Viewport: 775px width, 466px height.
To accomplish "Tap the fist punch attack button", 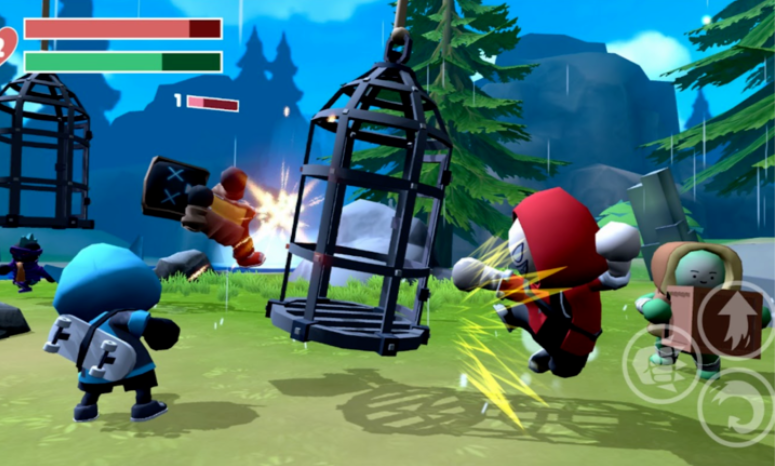I will point(660,365).
